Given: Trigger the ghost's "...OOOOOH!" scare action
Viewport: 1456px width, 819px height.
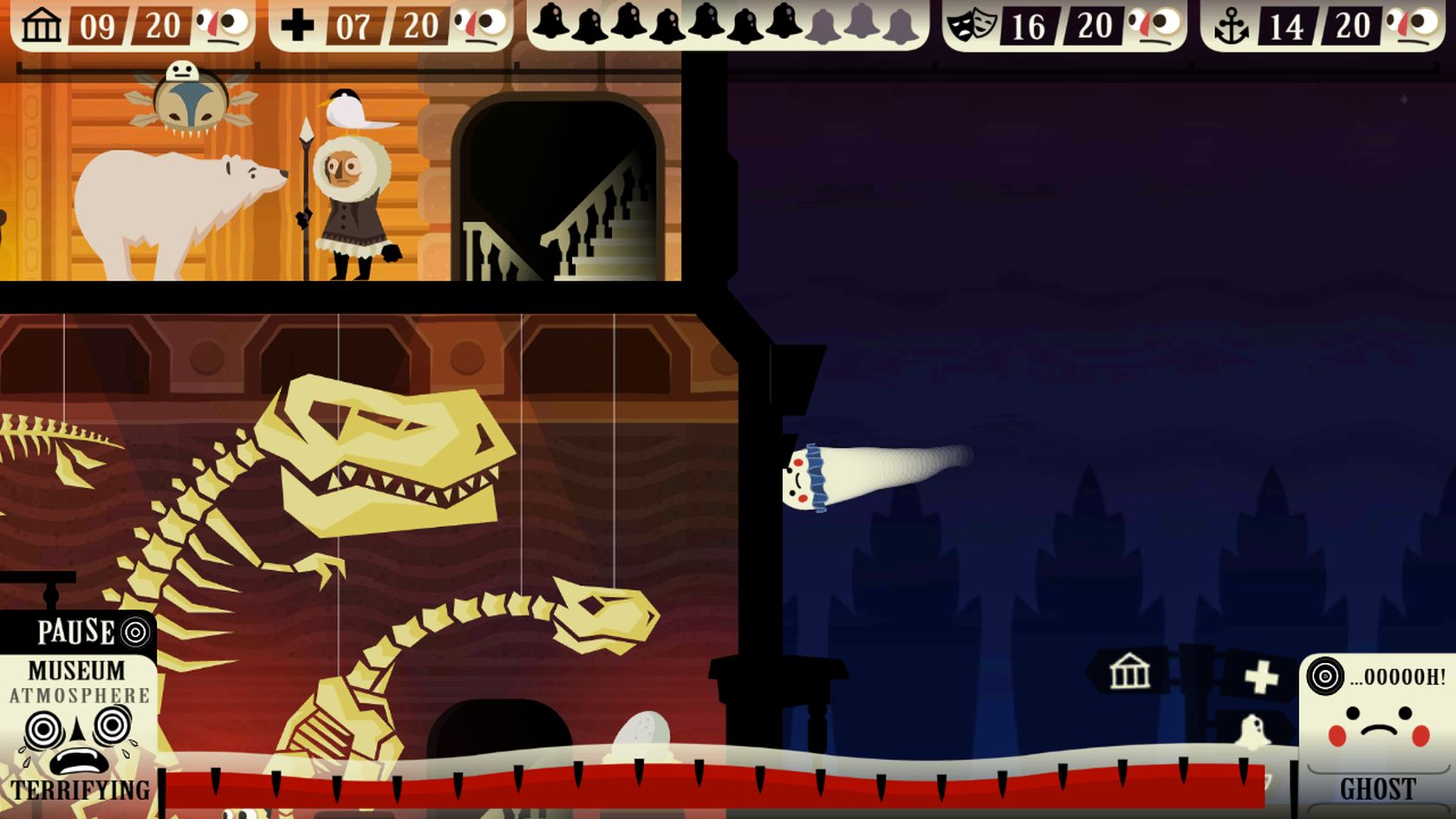Looking at the screenshot, I should click(1376, 677).
